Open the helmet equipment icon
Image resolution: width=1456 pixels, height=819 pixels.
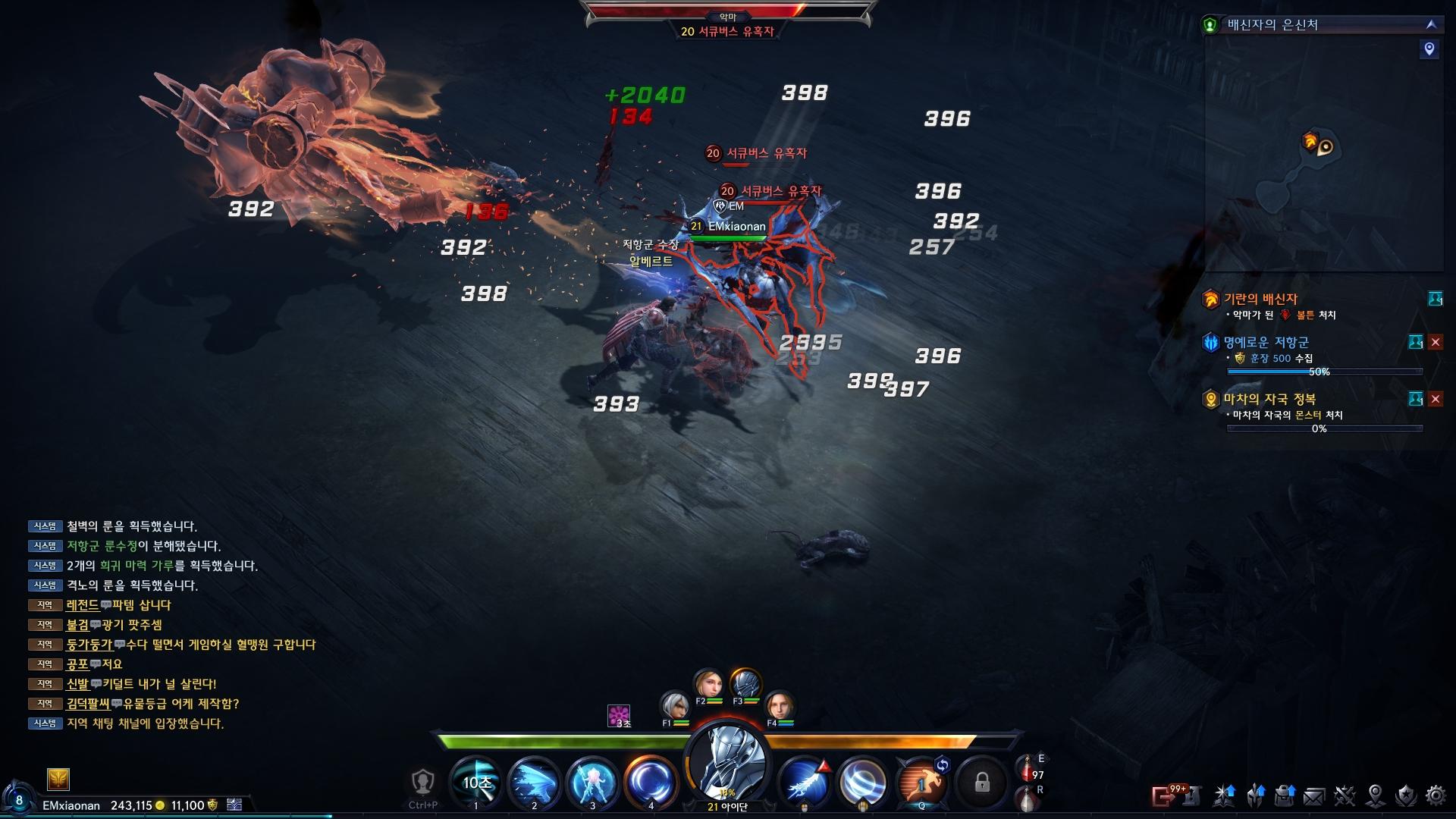point(1255,795)
